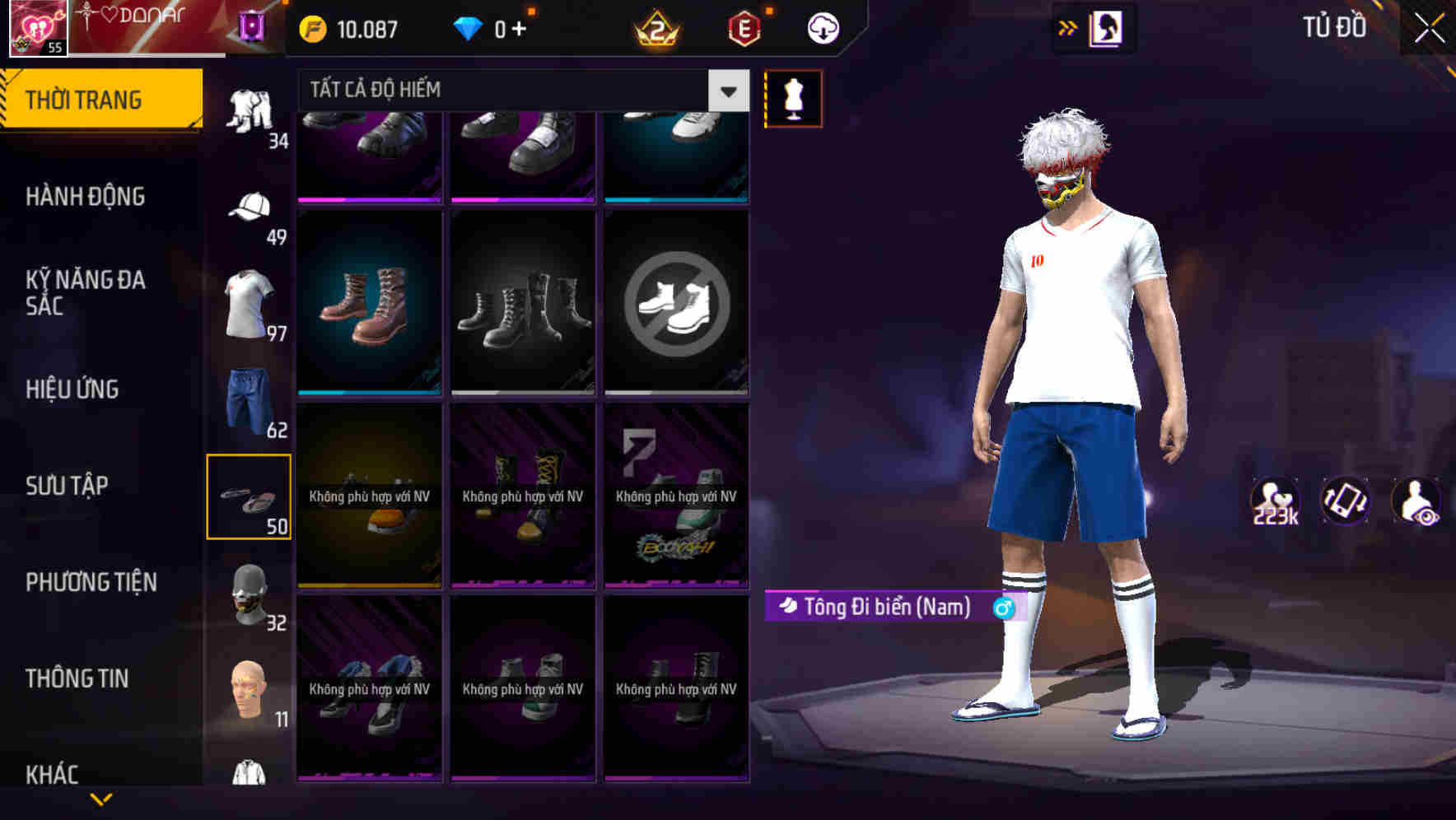The width and height of the screenshot is (1456, 820).
Task: Select the phone rotate view icon
Action: point(1346,499)
